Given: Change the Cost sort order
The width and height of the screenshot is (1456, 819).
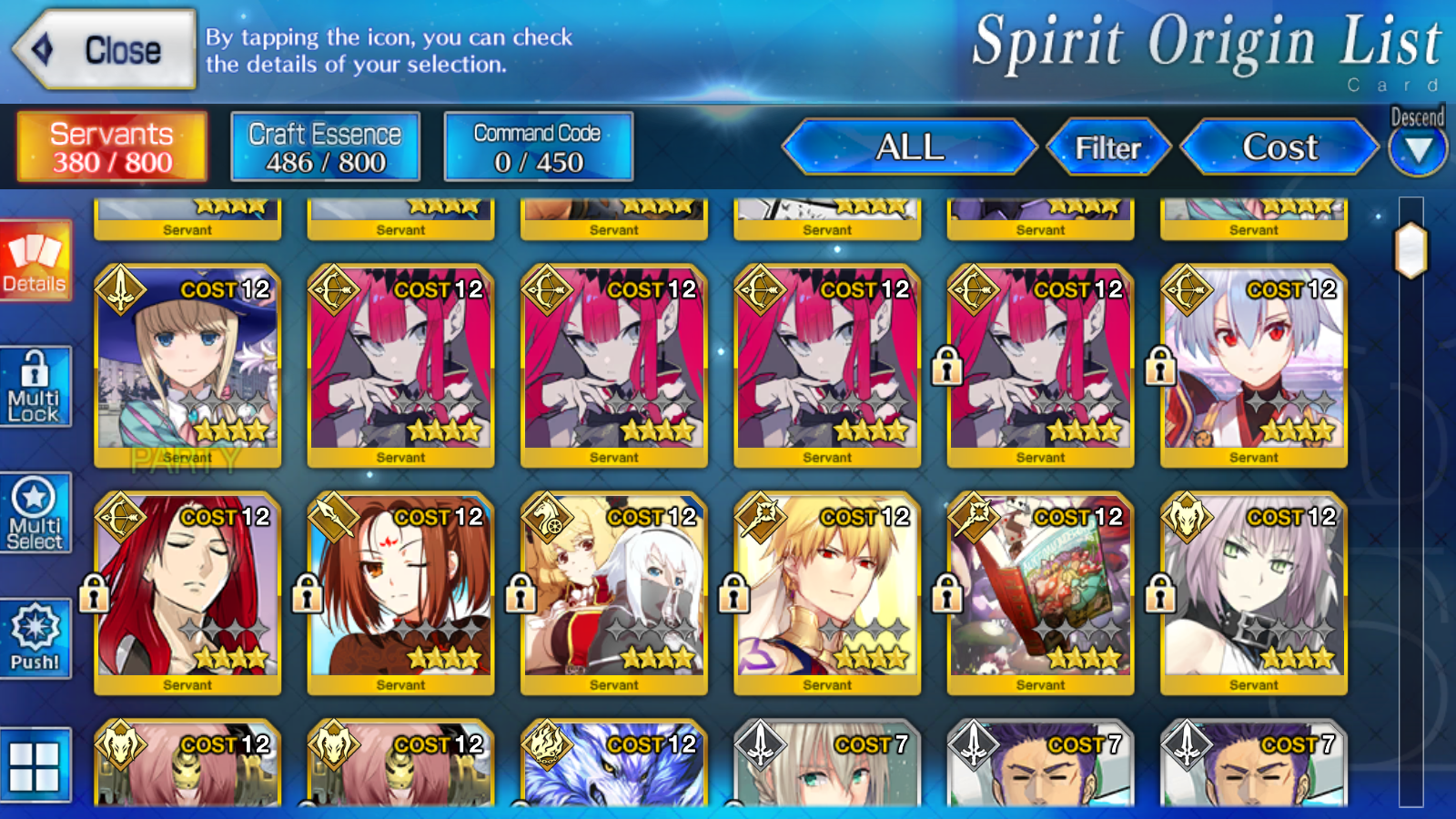Looking at the screenshot, I should [1279, 147].
